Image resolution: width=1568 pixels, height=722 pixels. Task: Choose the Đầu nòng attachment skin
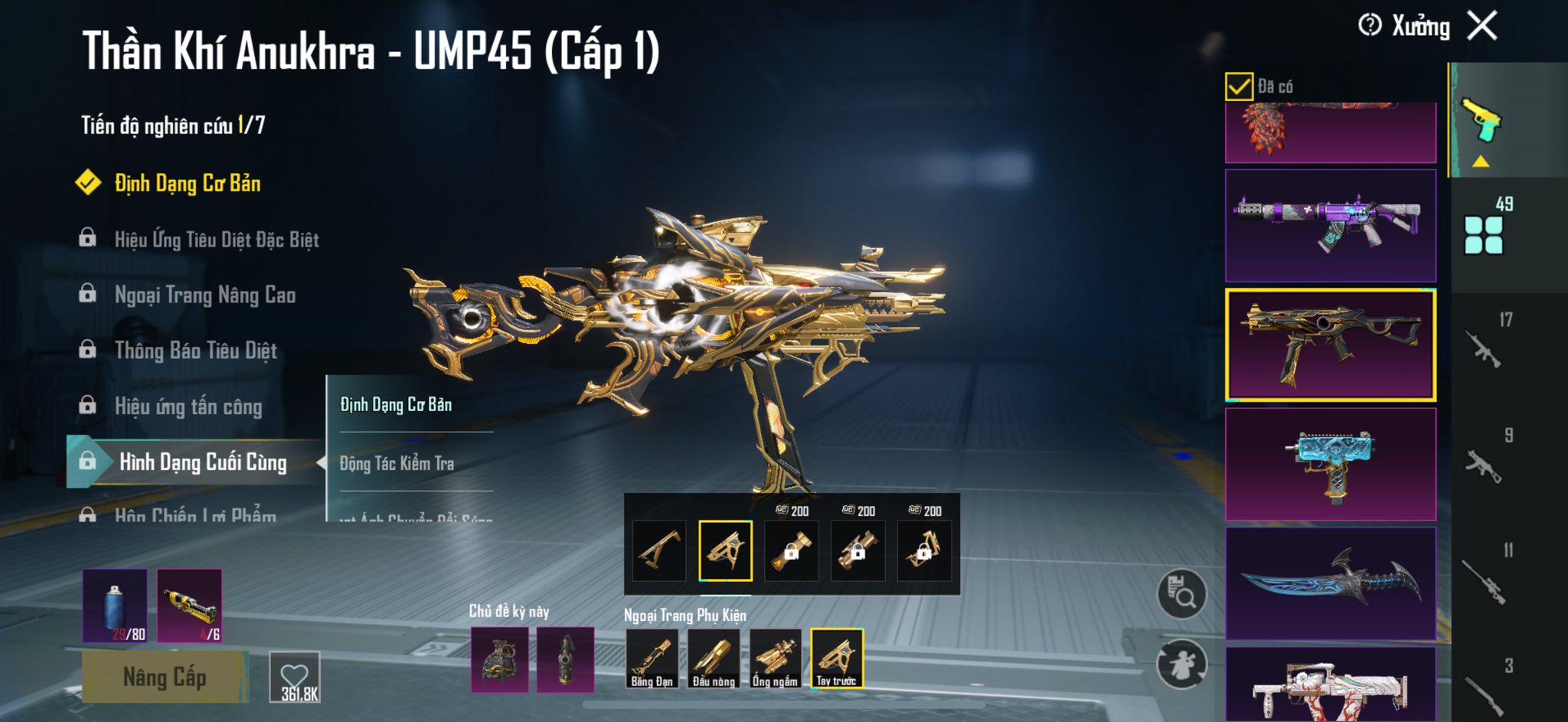[x=714, y=658]
